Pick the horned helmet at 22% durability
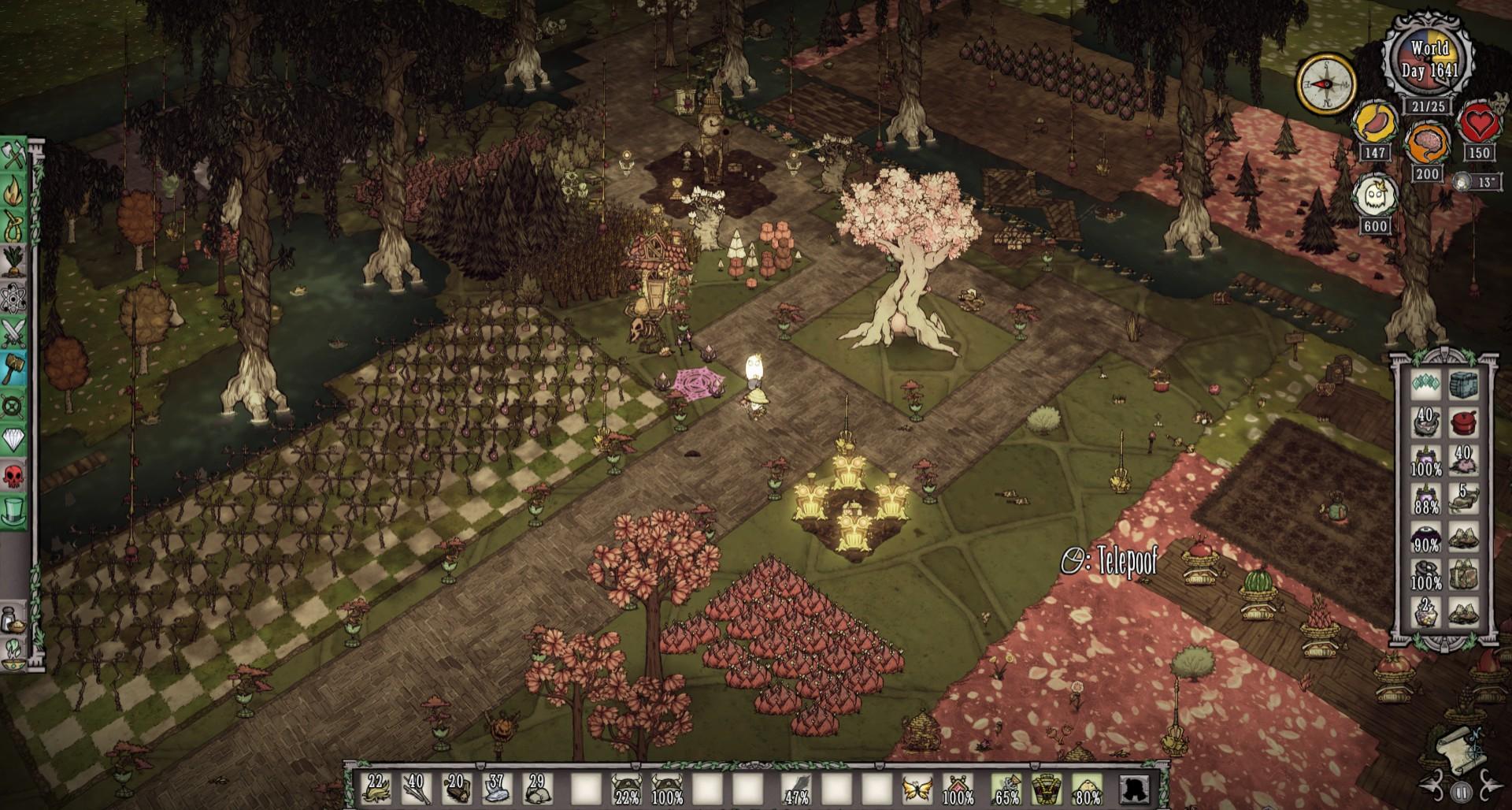Viewport: 1512px width, 810px height. pos(627,788)
